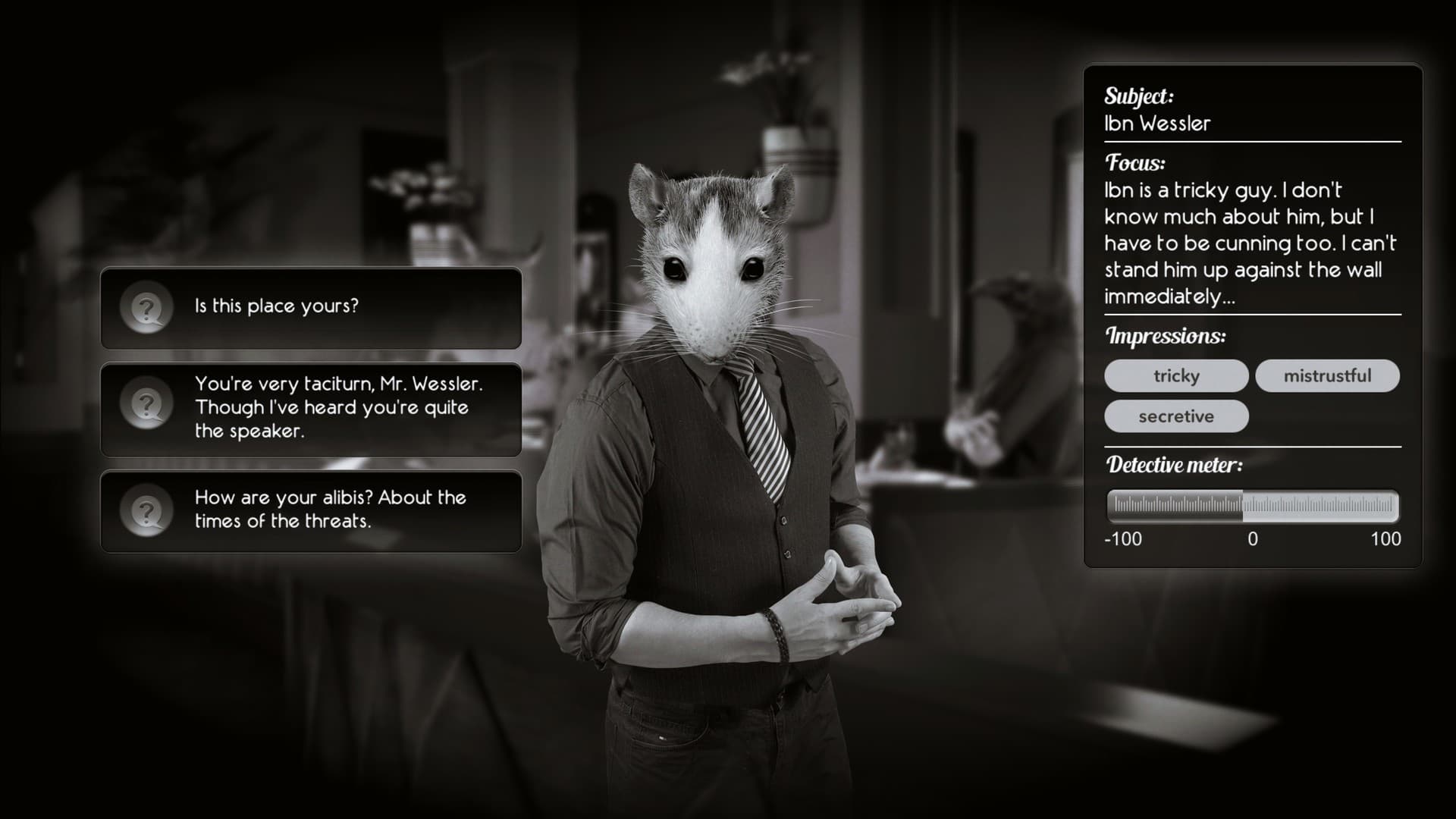Image resolution: width=1456 pixels, height=819 pixels.
Task: Open the Detective meter section header
Action: [1175, 465]
